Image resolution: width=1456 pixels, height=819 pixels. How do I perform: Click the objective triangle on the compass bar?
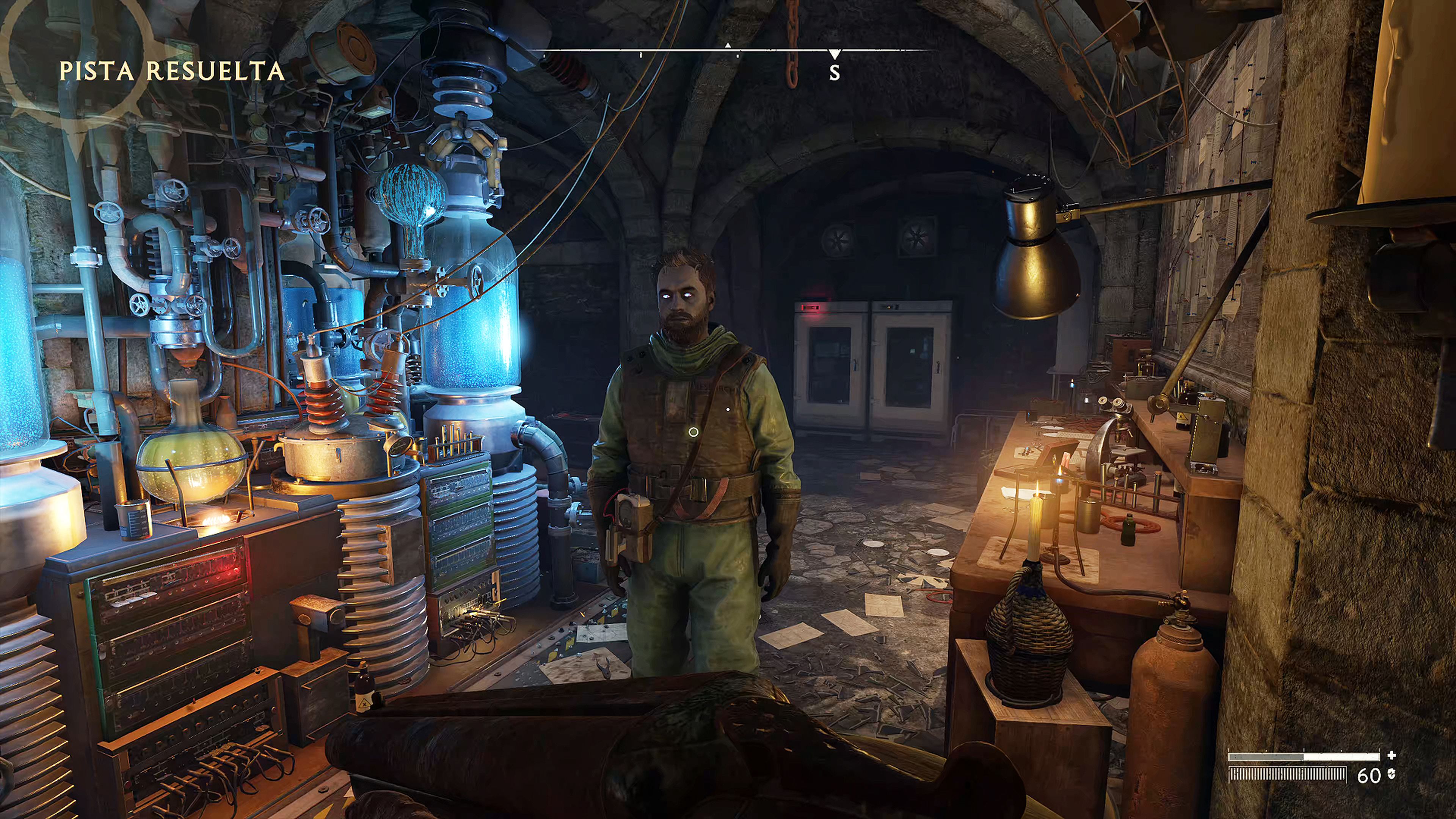coord(728,45)
